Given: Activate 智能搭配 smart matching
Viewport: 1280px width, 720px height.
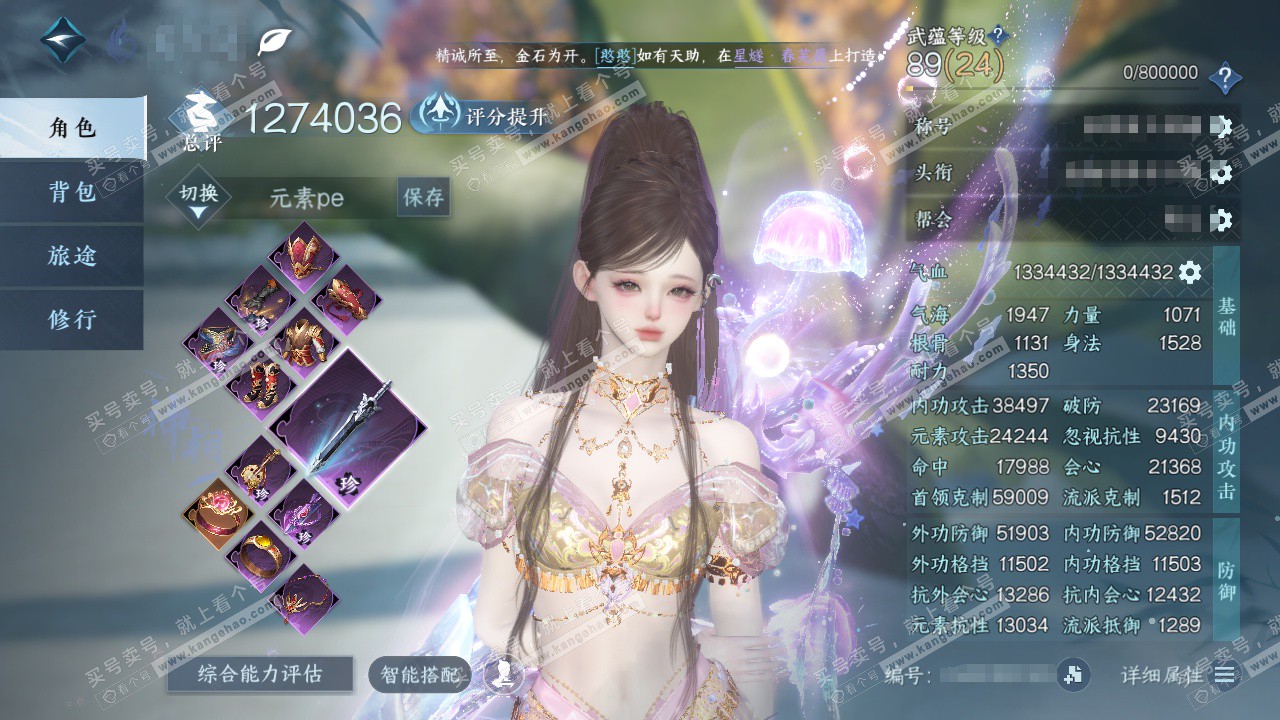Looking at the screenshot, I should (x=419, y=675).
